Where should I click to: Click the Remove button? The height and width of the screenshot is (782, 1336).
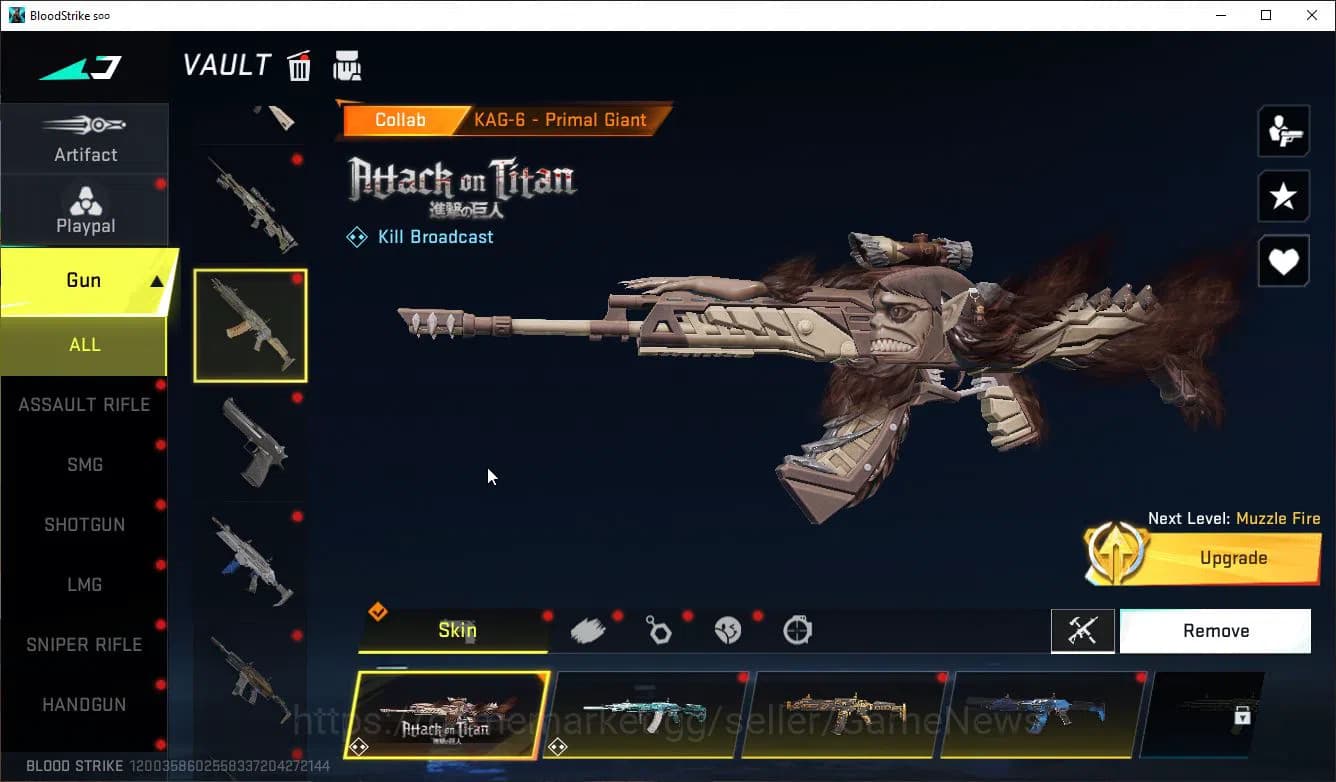(1215, 630)
